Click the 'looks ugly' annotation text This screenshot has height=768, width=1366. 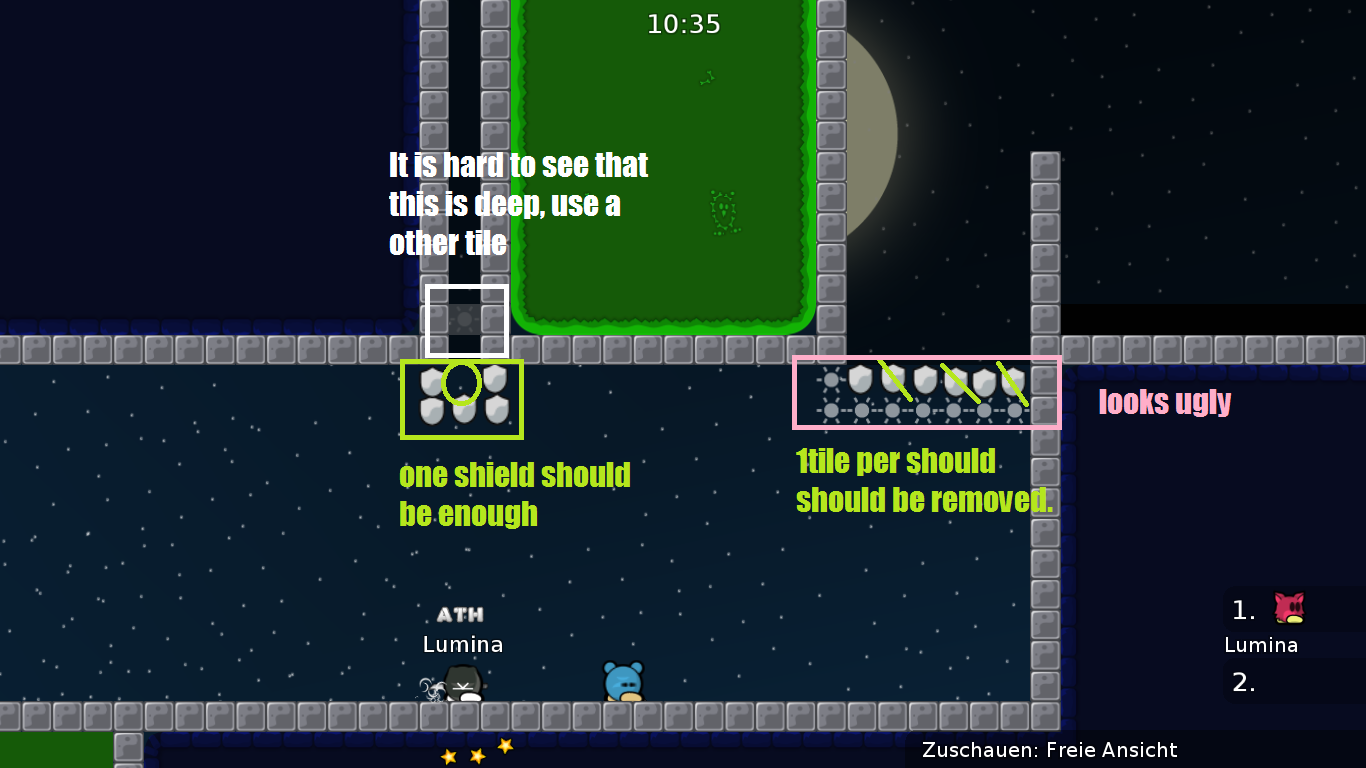(x=1164, y=402)
